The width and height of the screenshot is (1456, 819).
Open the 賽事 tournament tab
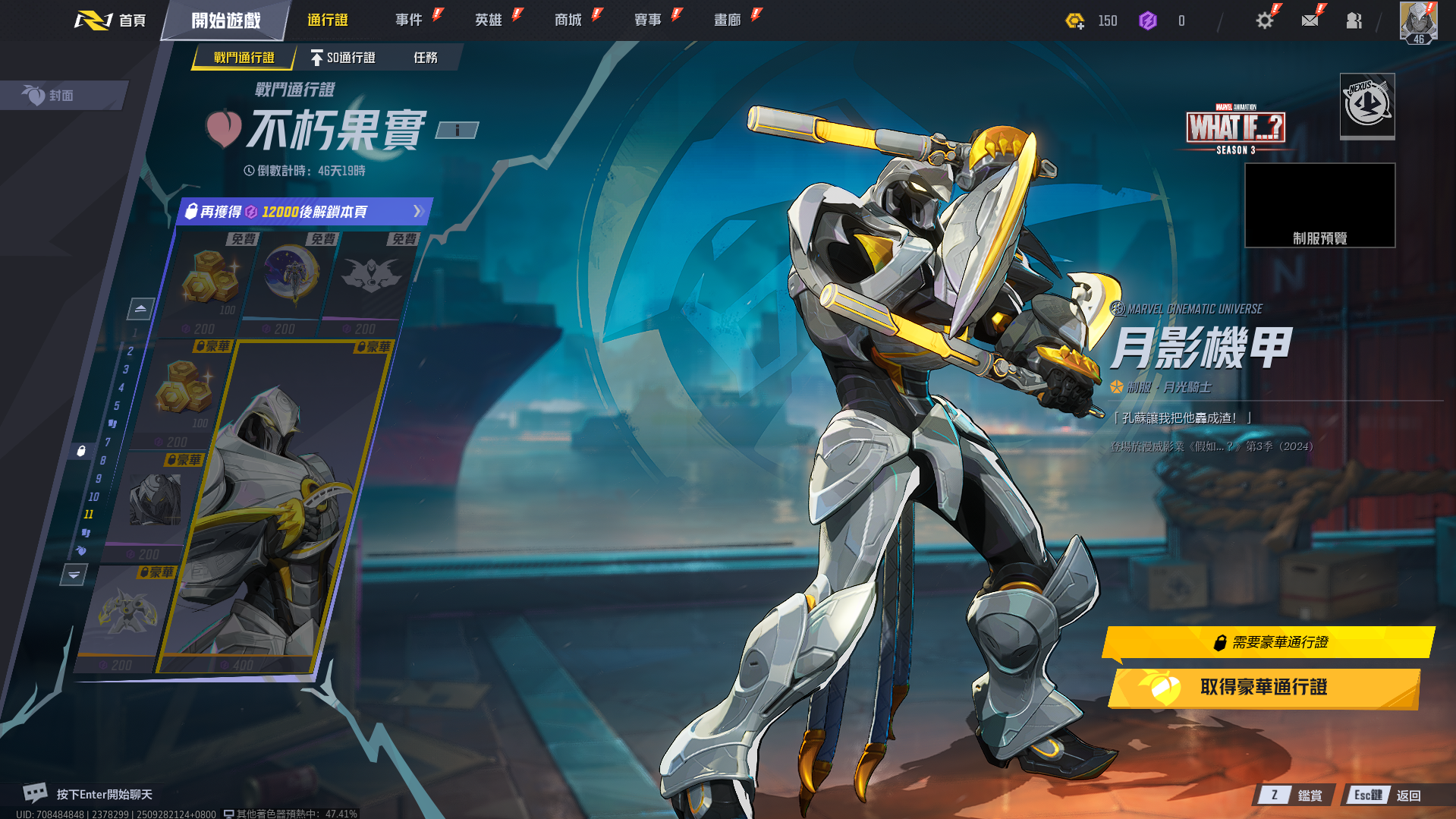pyautogui.click(x=648, y=20)
